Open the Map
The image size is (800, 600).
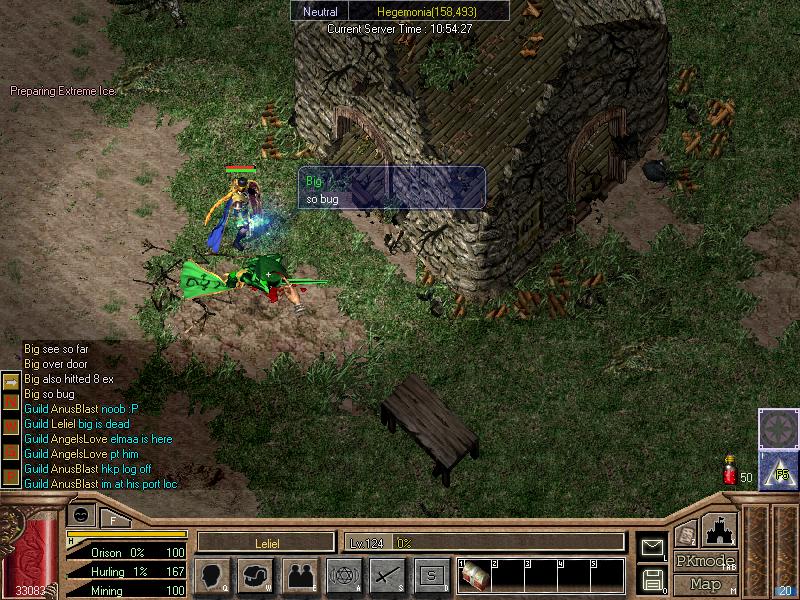click(x=706, y=584)
